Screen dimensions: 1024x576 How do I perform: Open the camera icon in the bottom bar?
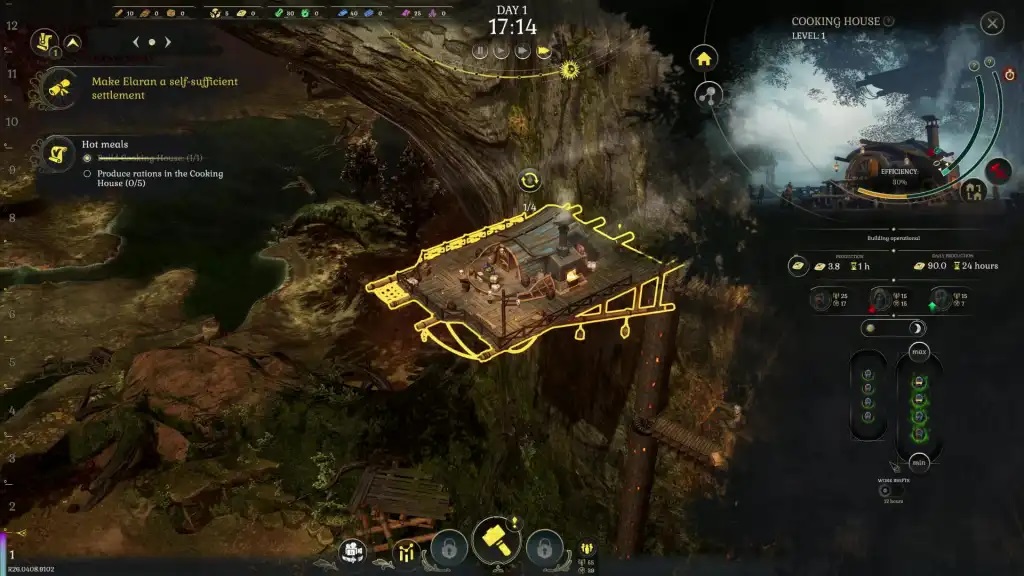(352, 550)
